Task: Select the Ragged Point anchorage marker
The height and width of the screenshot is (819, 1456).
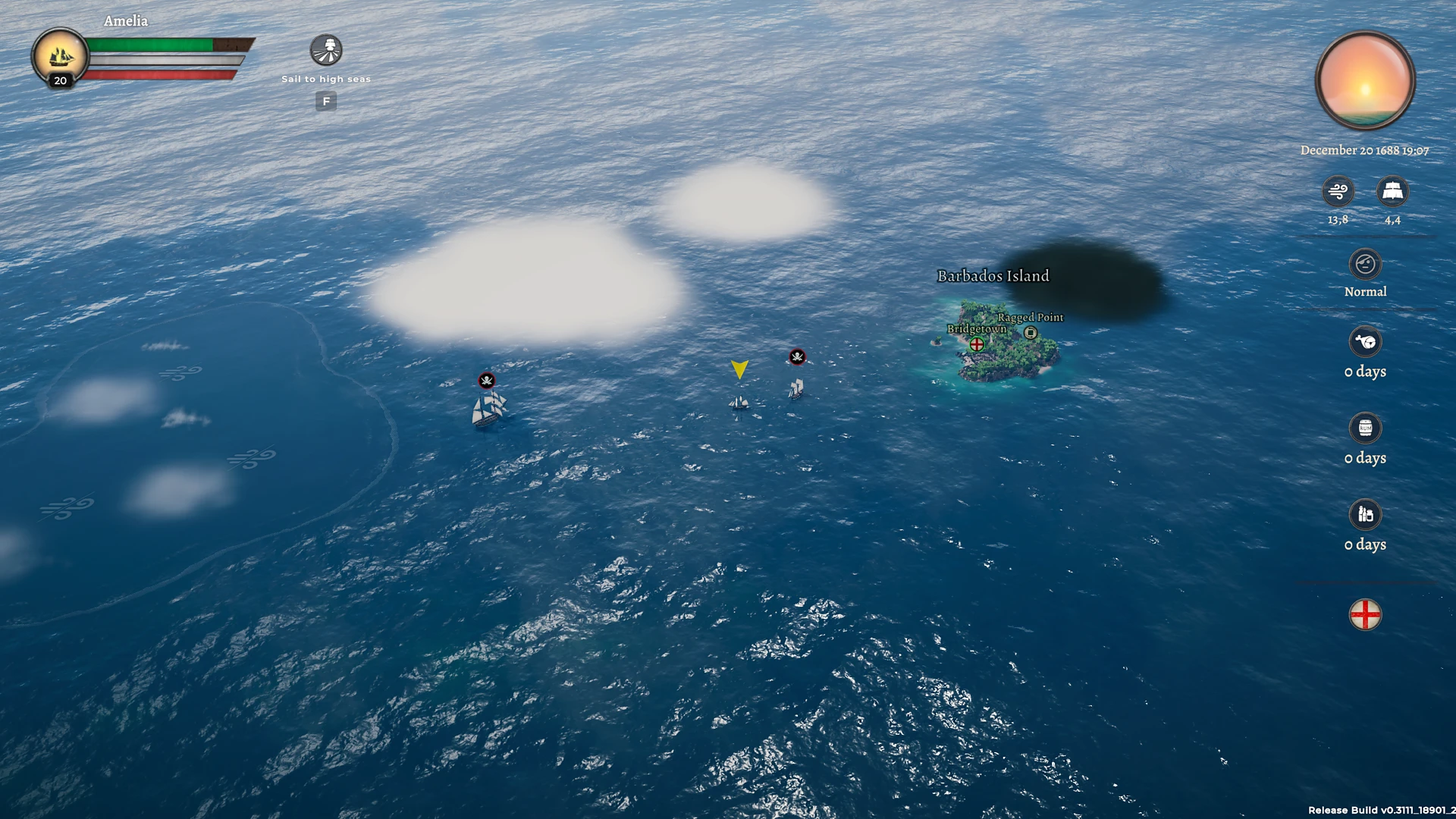Action: pos(1030,331)
